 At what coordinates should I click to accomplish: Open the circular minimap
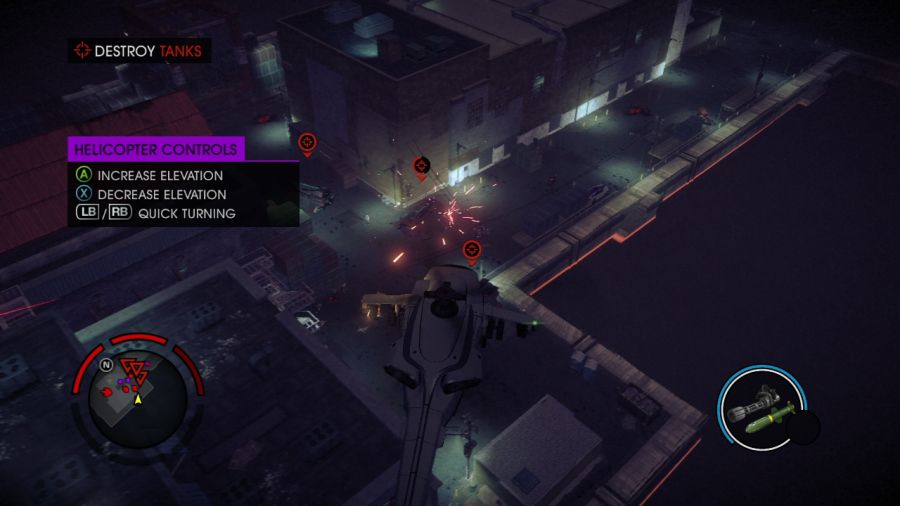[x=138, y=393]
